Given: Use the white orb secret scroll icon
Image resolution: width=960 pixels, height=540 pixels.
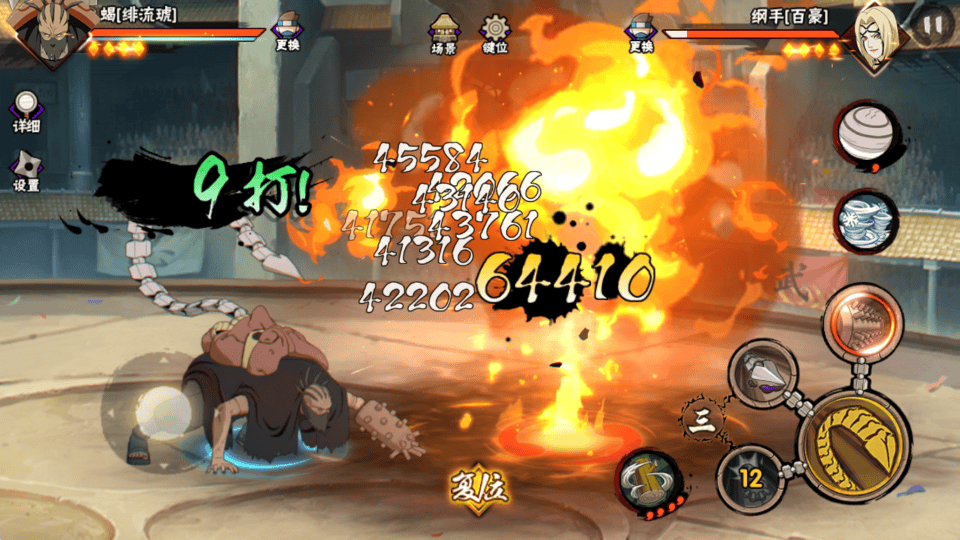Looking at the screenshot, I should 866,134.
